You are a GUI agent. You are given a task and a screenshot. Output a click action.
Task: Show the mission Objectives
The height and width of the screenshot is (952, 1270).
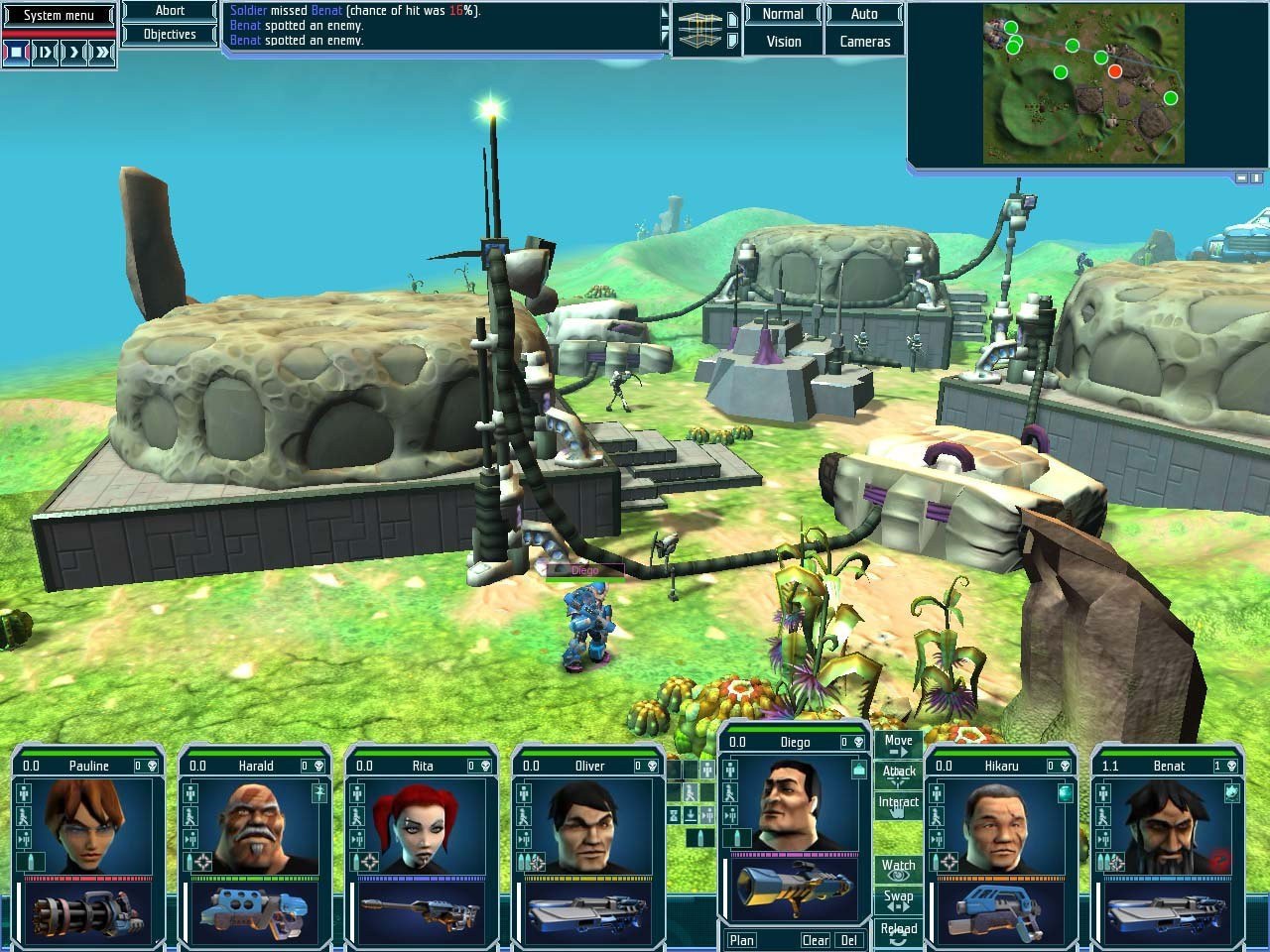point(170,35)
